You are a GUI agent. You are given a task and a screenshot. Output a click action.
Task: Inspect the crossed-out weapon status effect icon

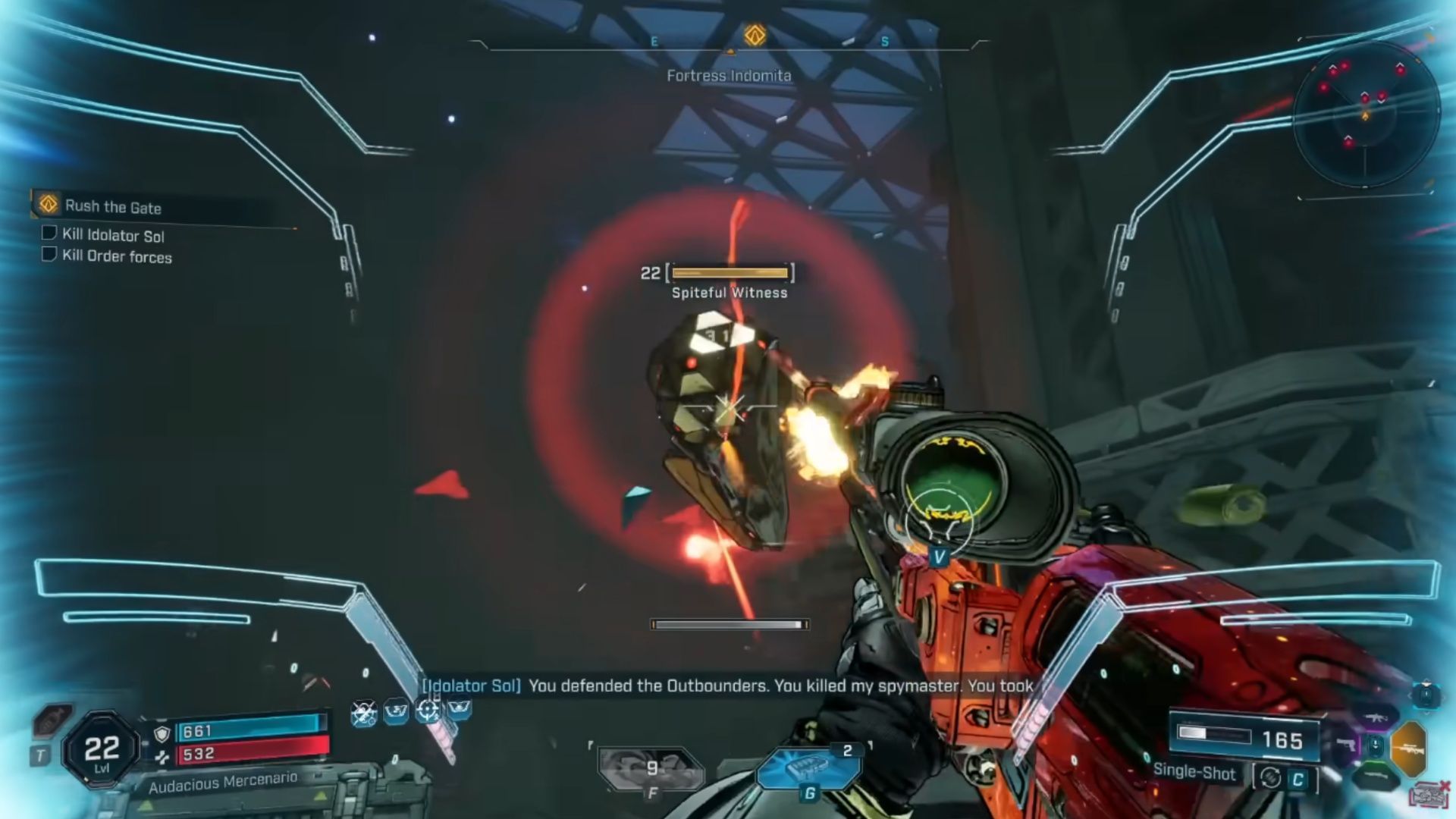[364, 713]
